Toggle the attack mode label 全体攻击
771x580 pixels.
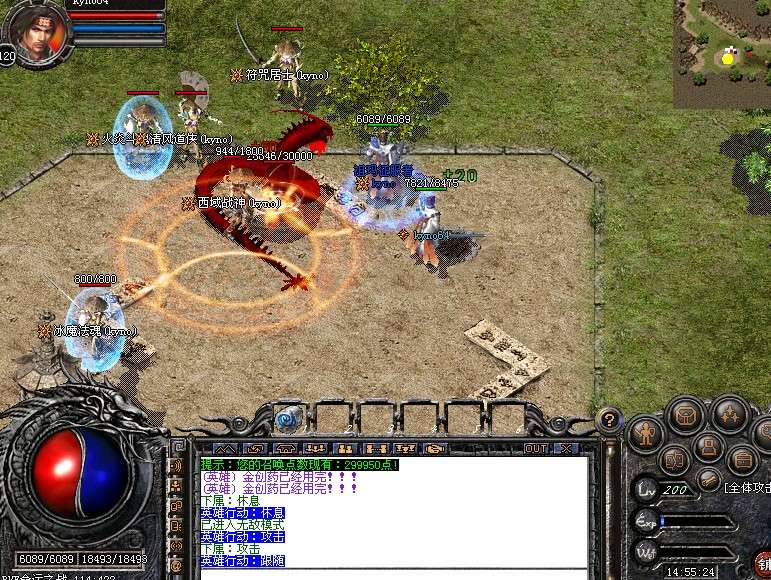pos(746,487)
